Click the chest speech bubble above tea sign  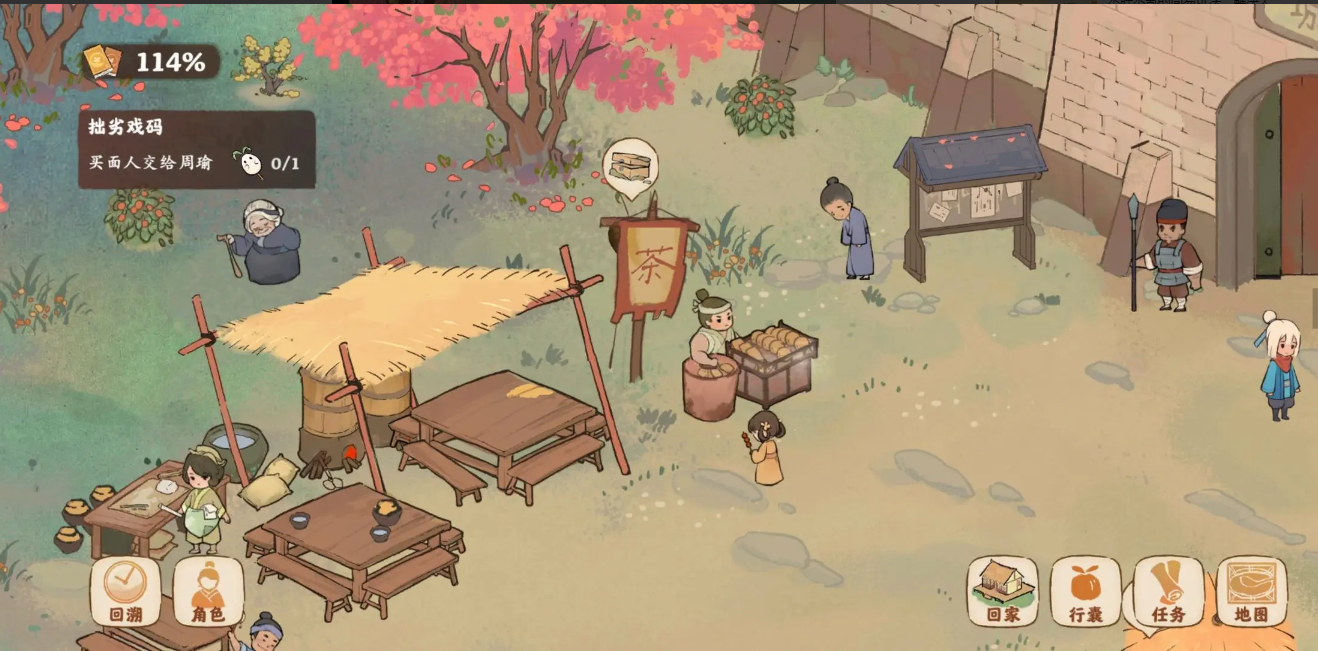click(630, 166)
